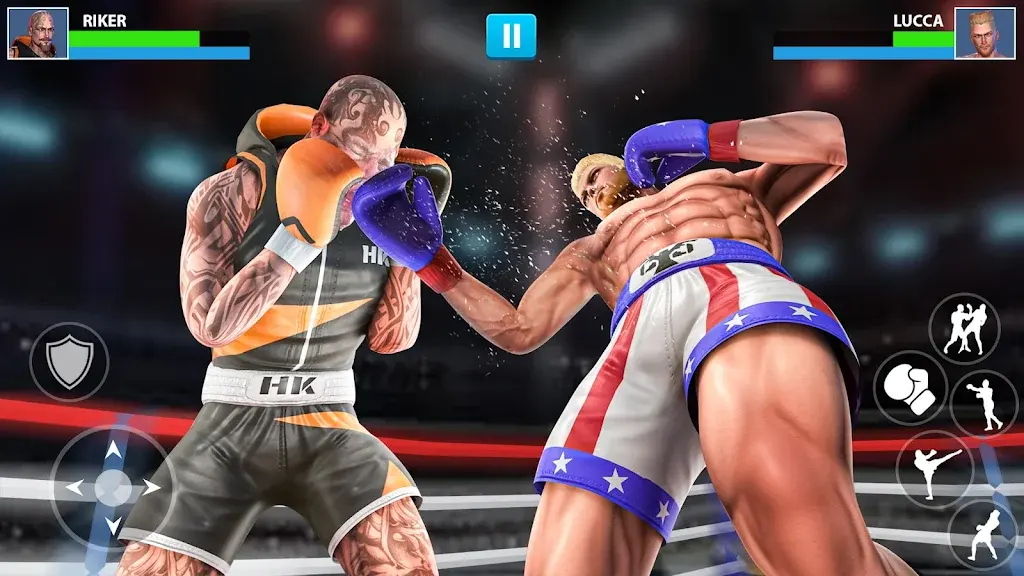Throw the standing jab punch

point(983,403)
